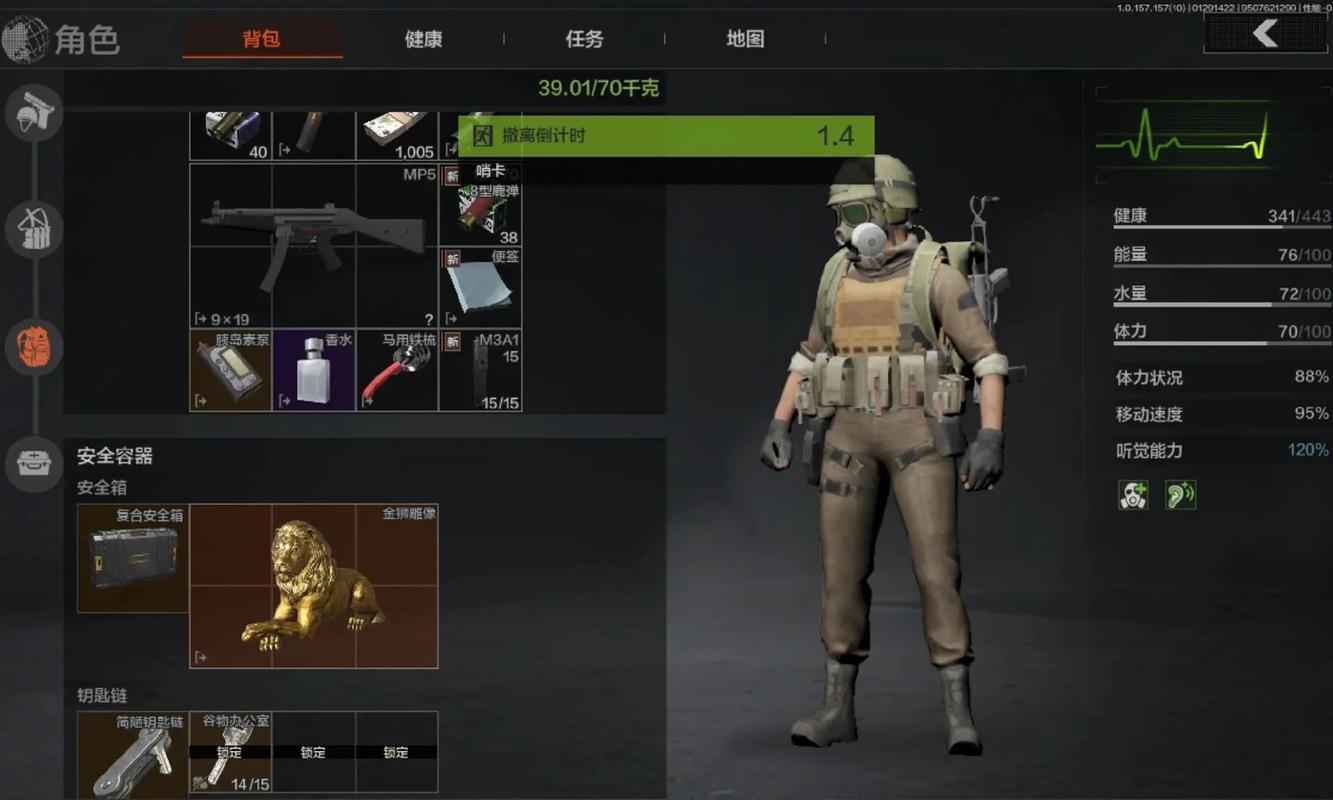The width and height of the screenshot is (1333, 800).
Task: Pick the 胰岛素泵 item slot
Action: (231, 370)
